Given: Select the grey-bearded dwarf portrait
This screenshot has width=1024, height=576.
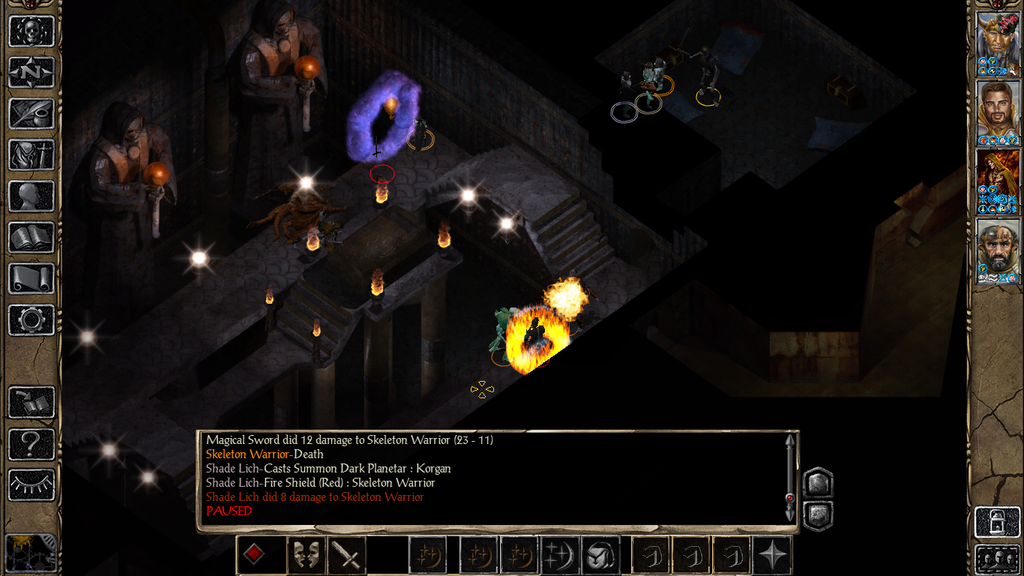Looking at the screenshot, I should (997, 250).
